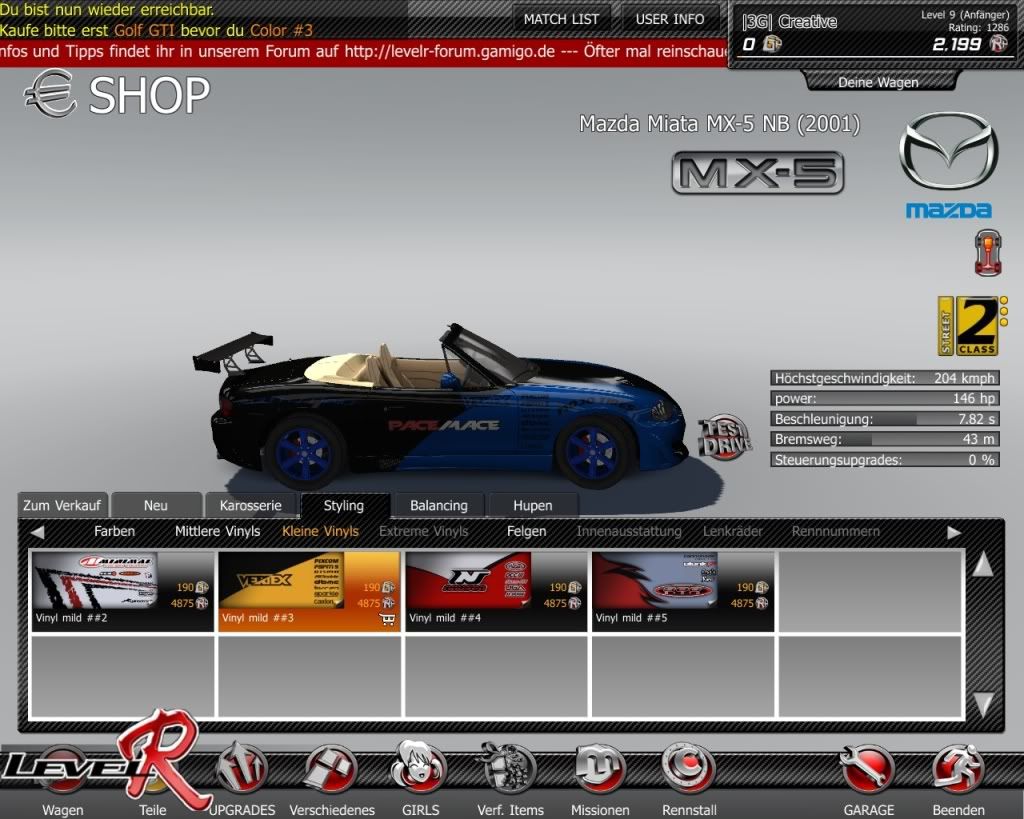The height and width of the screenshot is (819, 1024).
Task: Switch to the Zum Verkauf tab
Action: tap(62, 505)
